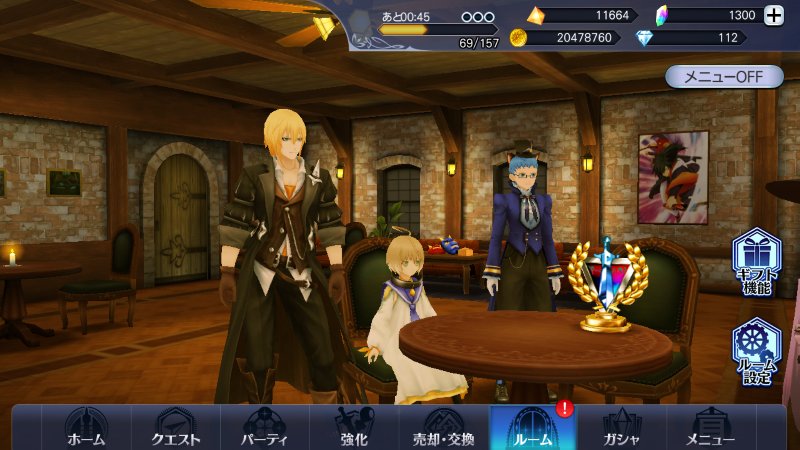The height and width of the screenshot is (450, 800).
Task: Open the パーティ (Party) menu
Action: click(x=264, y=427)
